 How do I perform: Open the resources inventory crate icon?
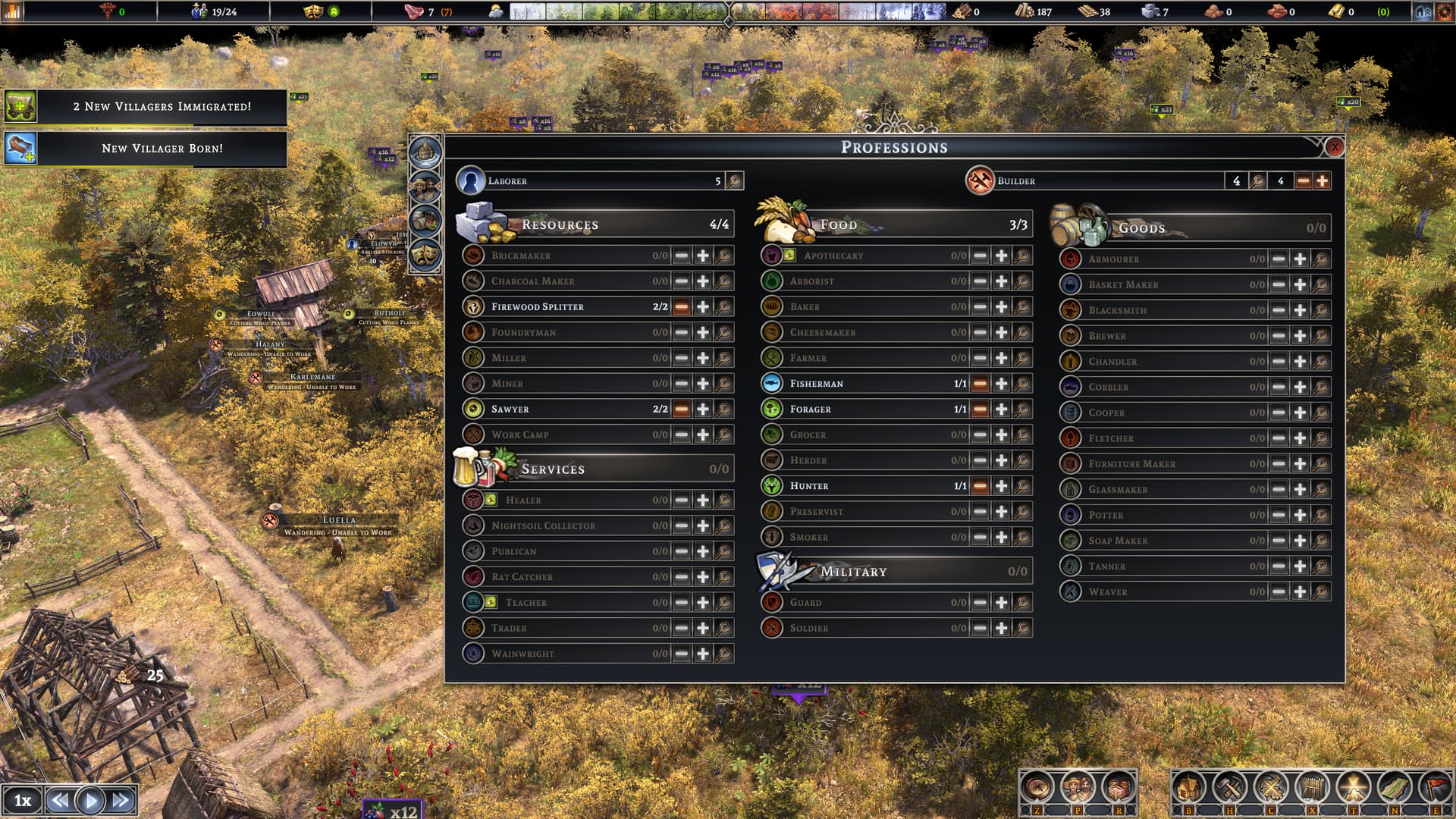coord(1118,787)
